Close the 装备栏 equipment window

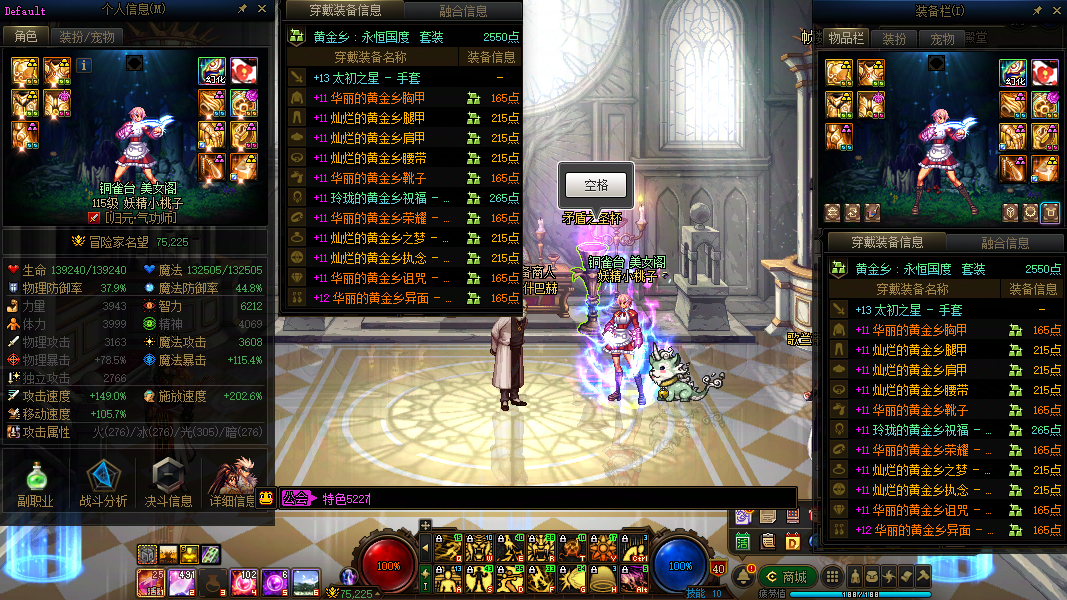pyautogui.click(x=1054, y=11)
